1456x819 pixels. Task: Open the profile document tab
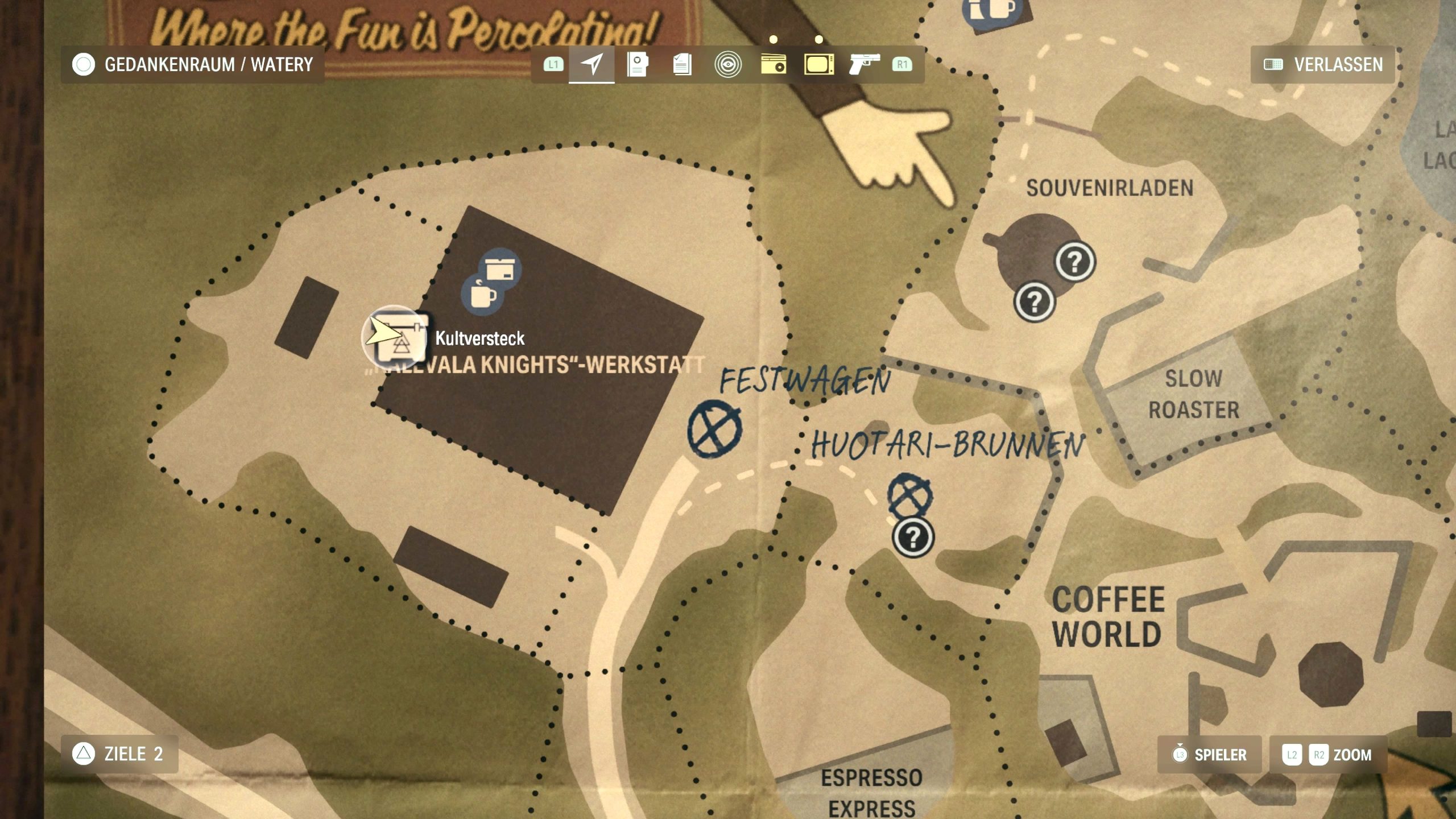tap(637, 64)
